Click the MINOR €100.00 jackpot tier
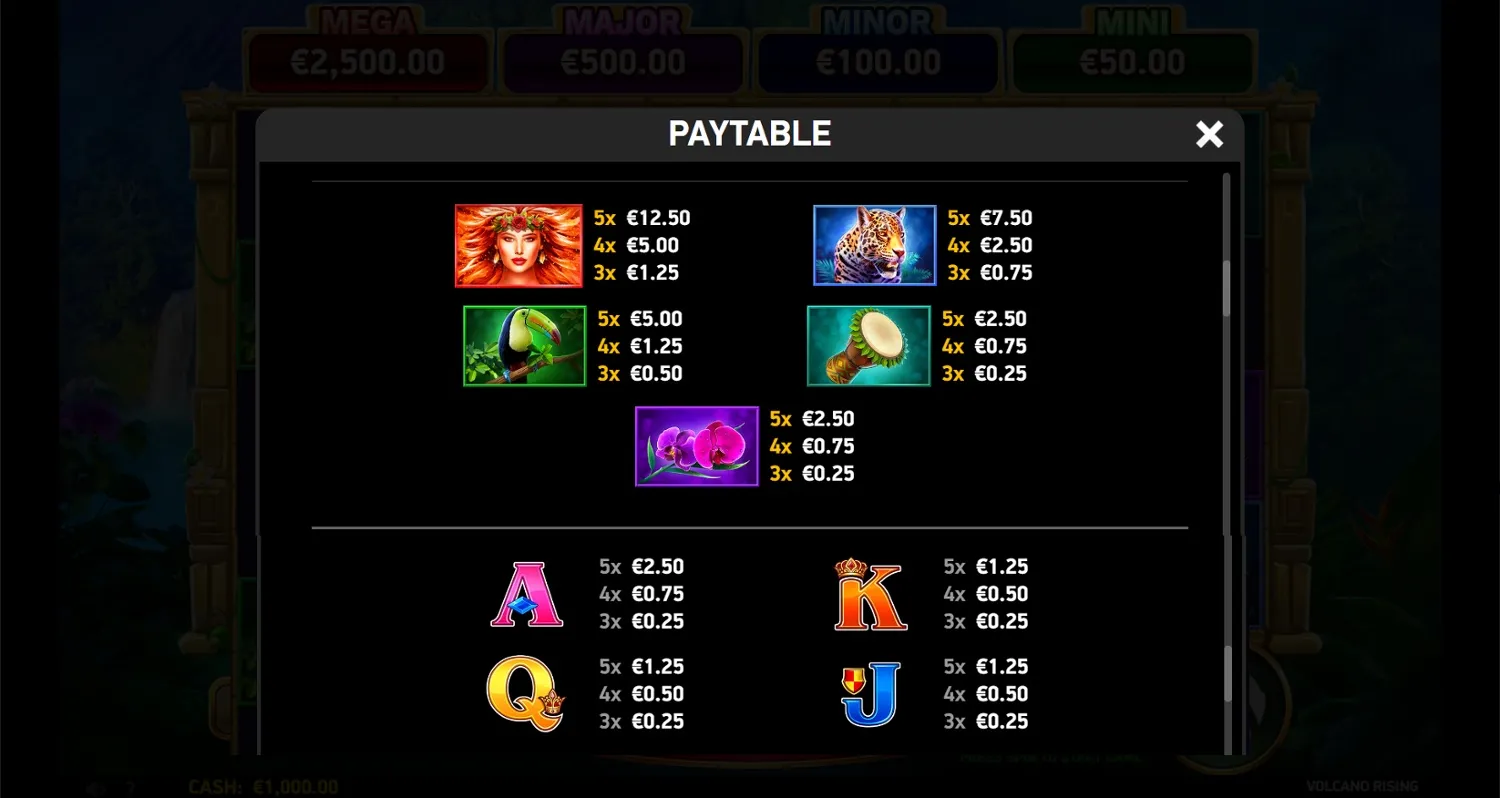This screenshot has width=1500, height=798. pos(877,61)
